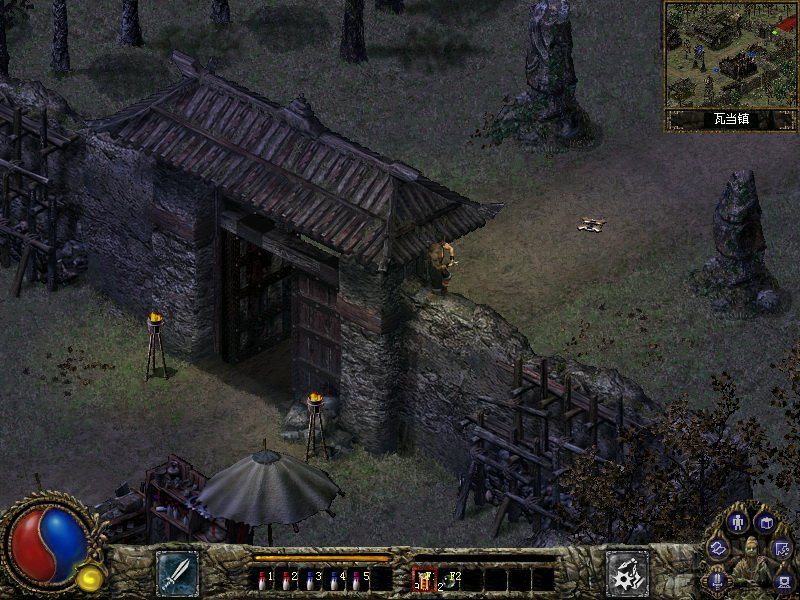Image resolution: width=800 pixels, height=600 pixels.
Task: Open the character sheet figure button
Action: pos(740,522)
